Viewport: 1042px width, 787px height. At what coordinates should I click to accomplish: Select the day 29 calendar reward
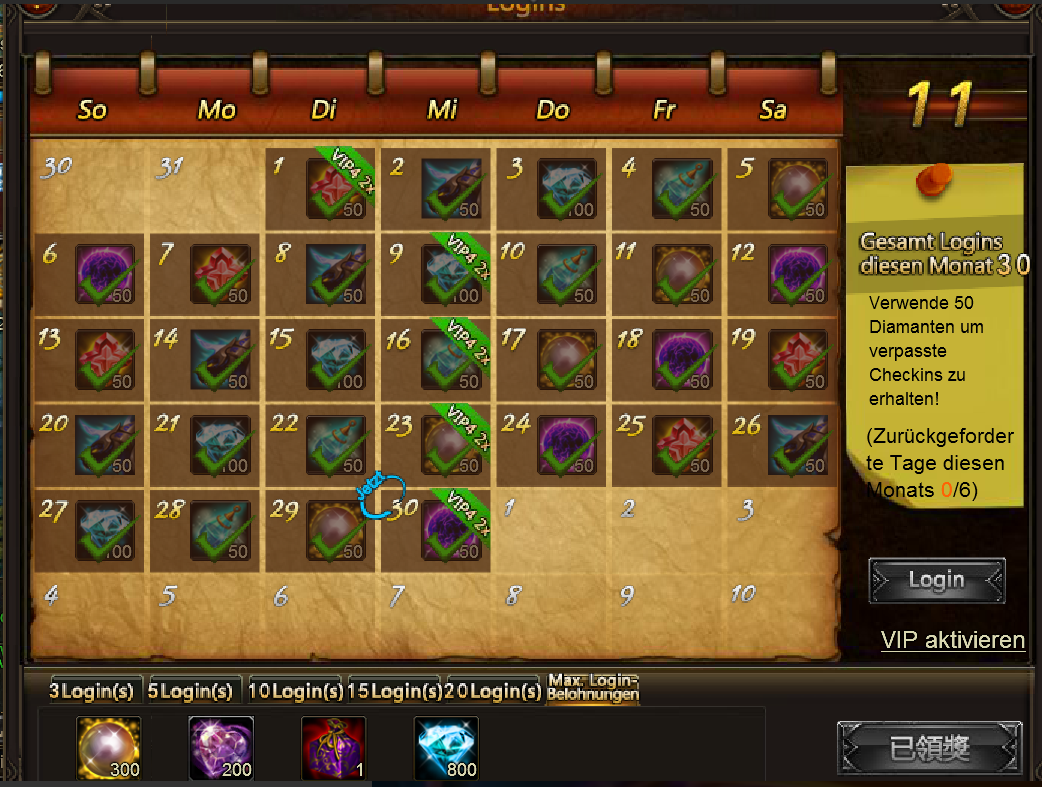(x=336, y=531)
